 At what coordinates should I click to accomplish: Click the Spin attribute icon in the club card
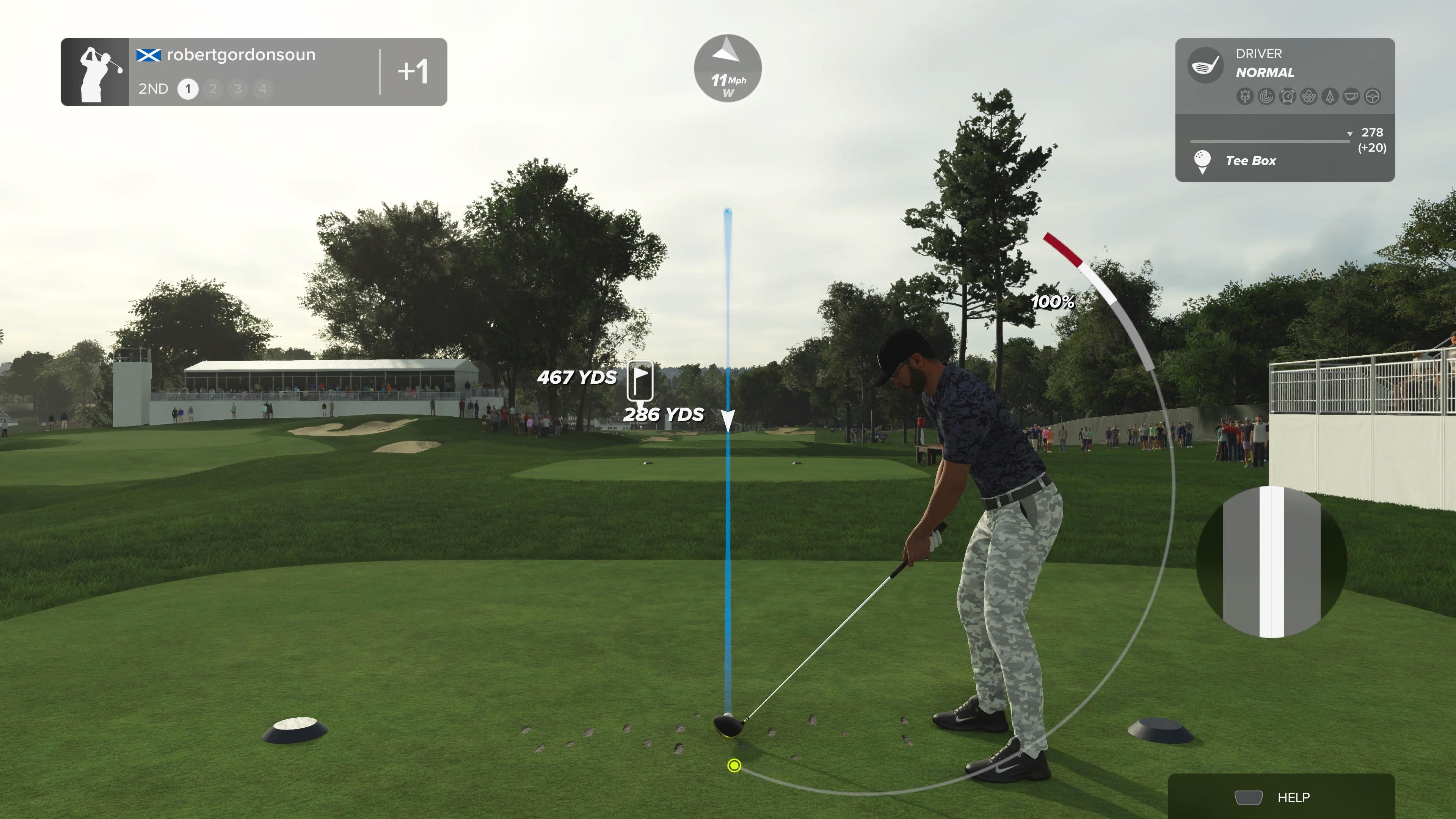point(1266,96)
